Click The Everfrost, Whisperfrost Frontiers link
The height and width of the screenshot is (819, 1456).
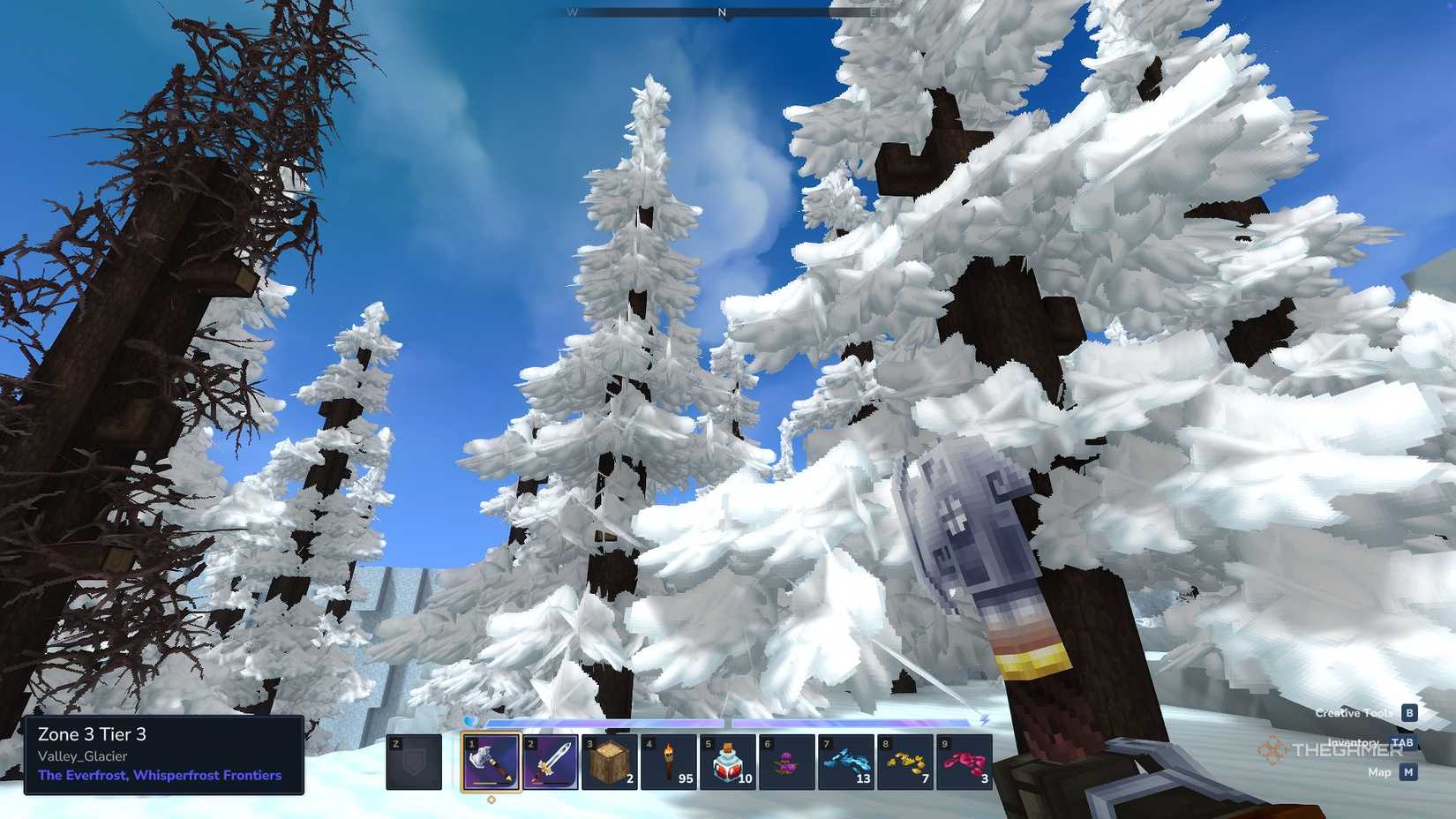(x=157, y=776)
